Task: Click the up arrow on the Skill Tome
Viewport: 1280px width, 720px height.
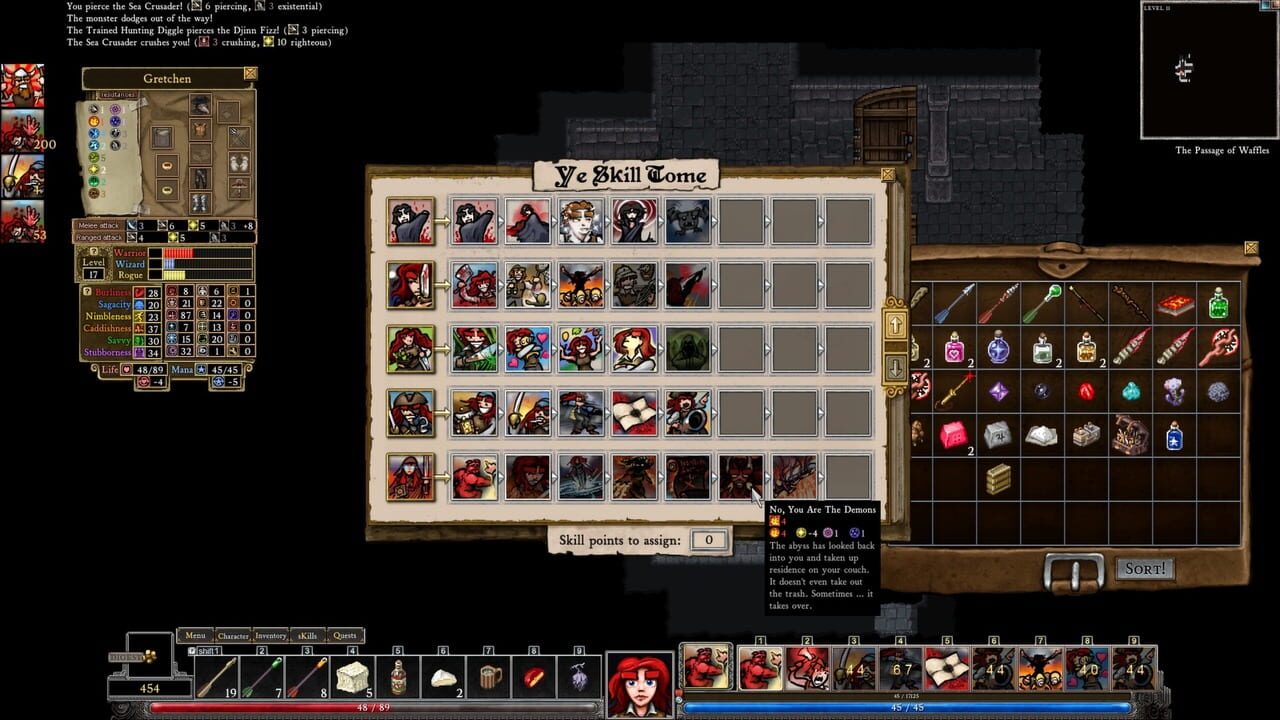Action: [897, 325]
